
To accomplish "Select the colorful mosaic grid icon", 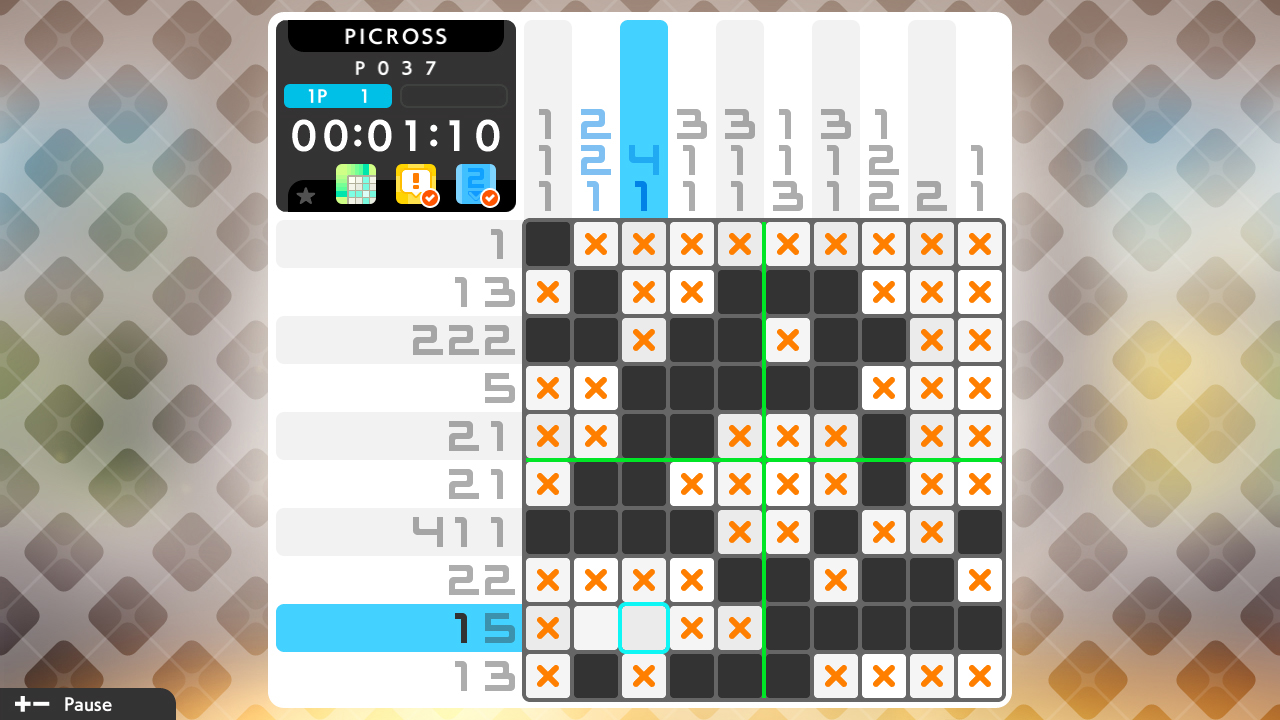I will click(355, 184).
